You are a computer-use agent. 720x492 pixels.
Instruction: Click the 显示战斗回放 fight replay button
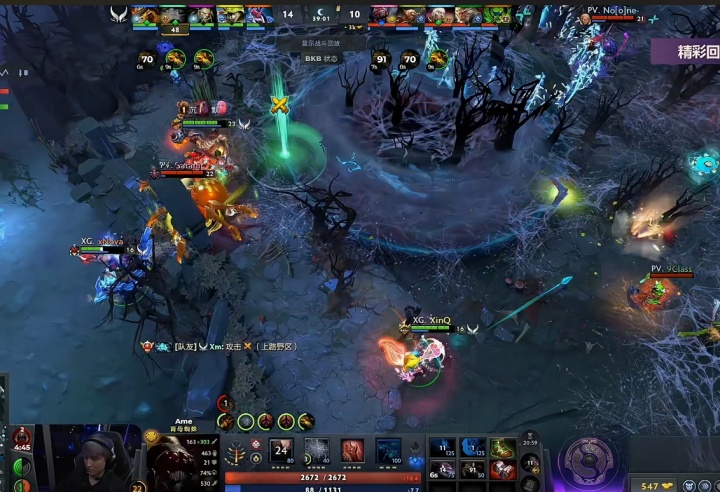point(322,43)
